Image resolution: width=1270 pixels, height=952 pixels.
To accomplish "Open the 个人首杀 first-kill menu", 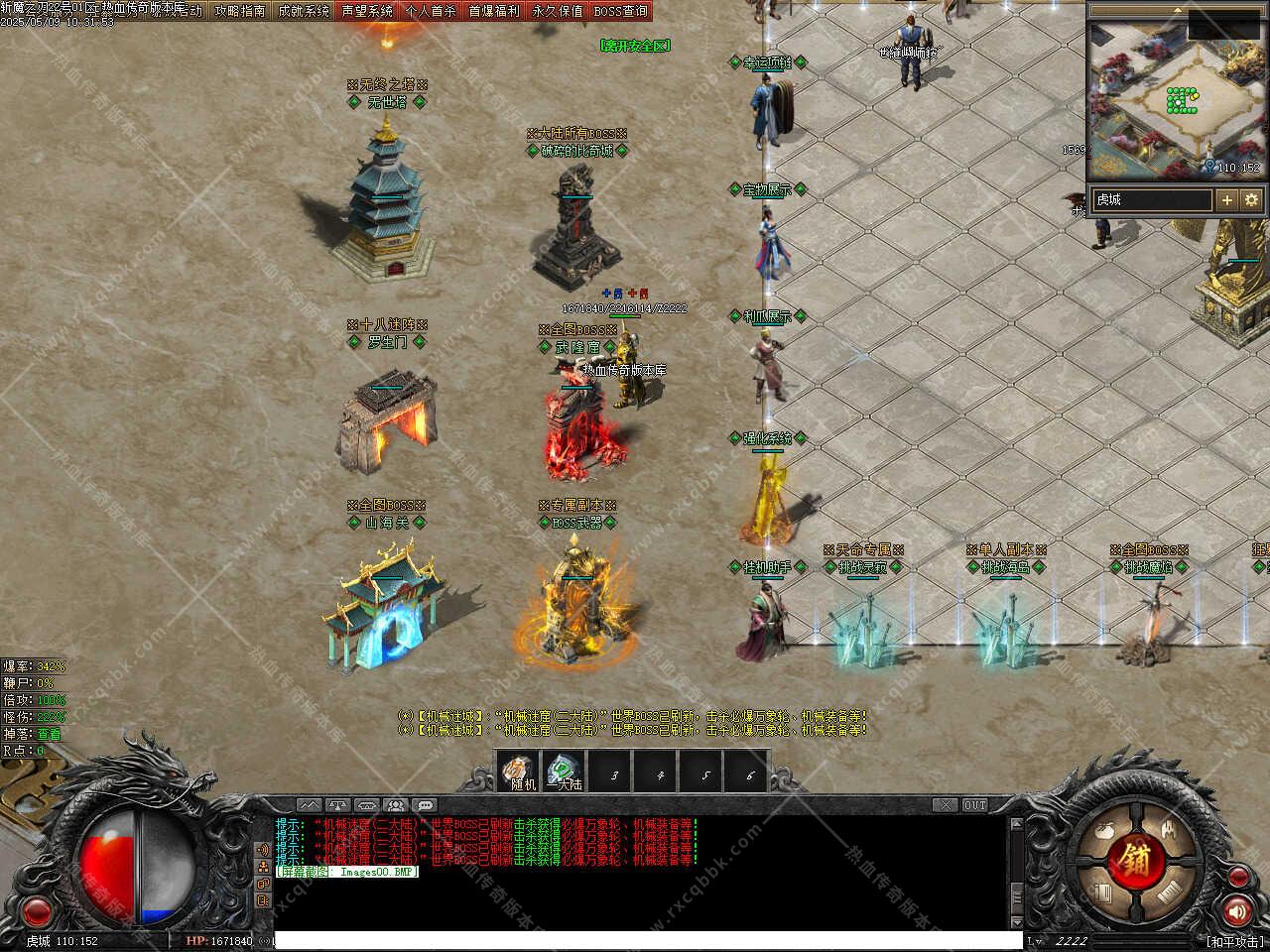I will 431,11.
